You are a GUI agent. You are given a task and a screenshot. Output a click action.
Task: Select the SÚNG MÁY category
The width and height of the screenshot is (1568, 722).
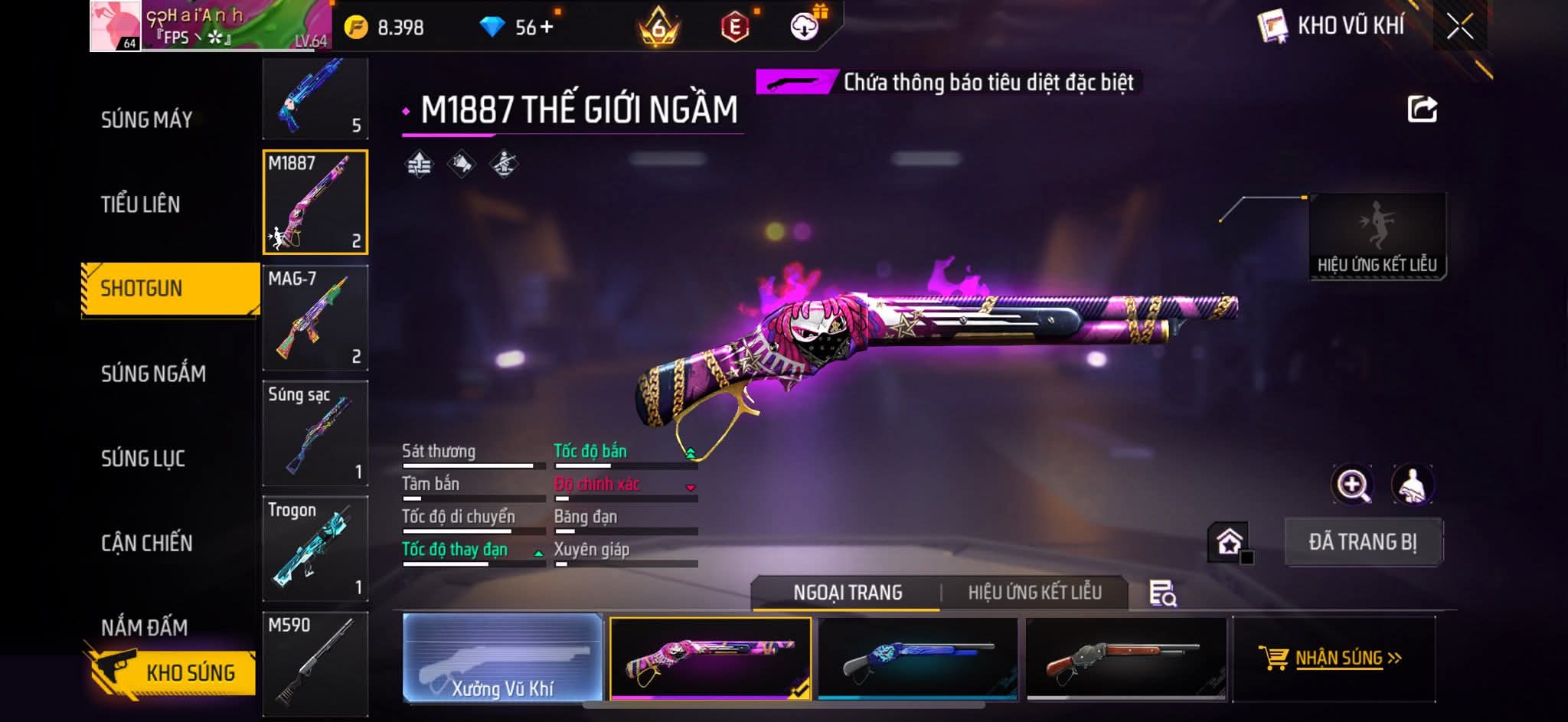tap(146, 120)
